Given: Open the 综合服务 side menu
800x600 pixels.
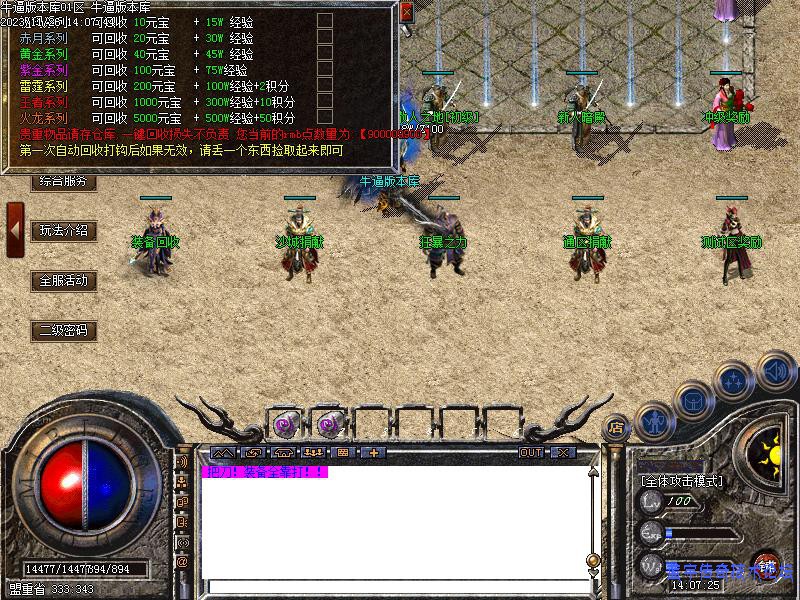Looking at the screenshot, I should click(x=64, y=182).
